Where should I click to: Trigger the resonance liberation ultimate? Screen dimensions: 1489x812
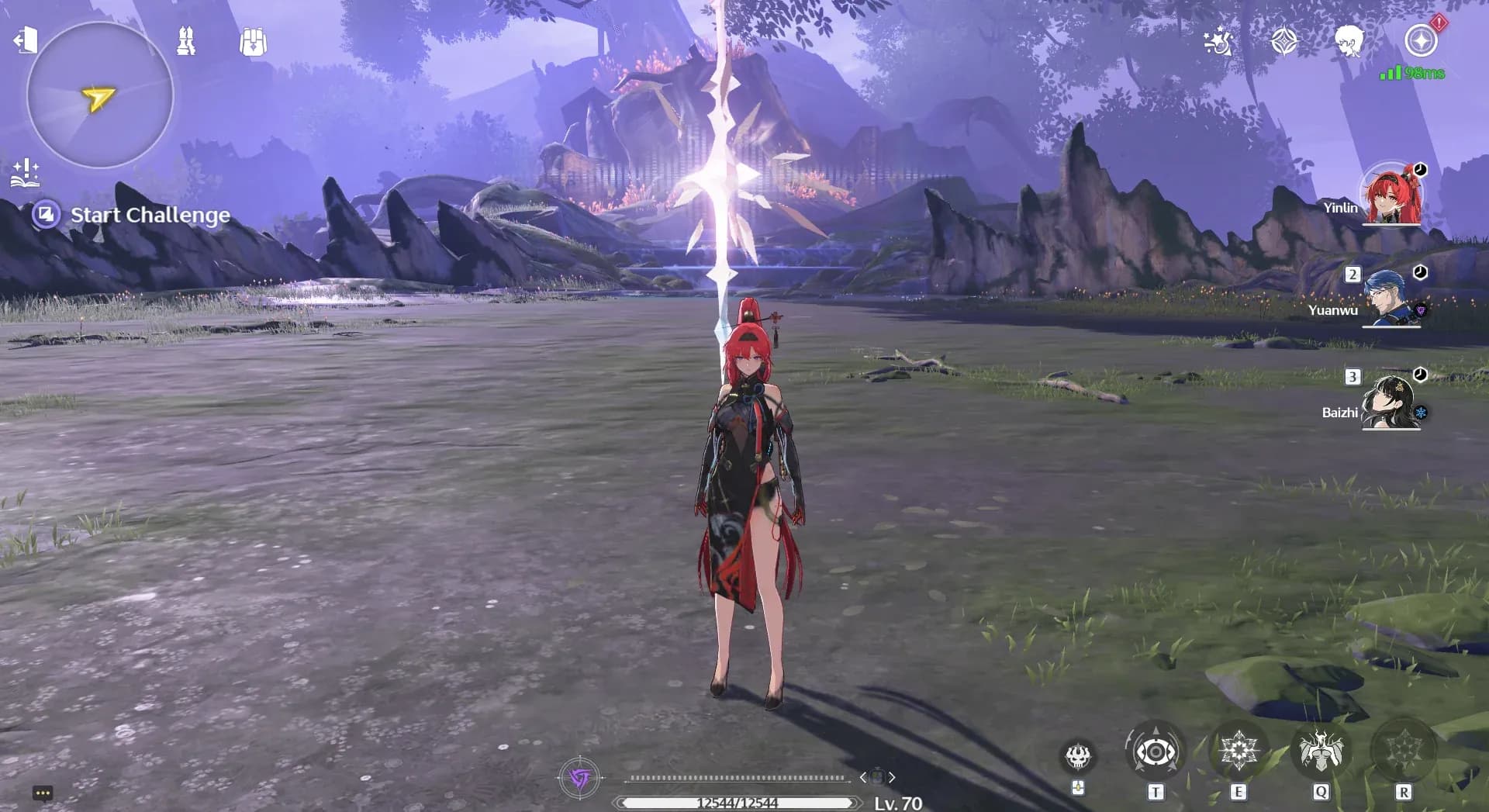point(1403,752)
